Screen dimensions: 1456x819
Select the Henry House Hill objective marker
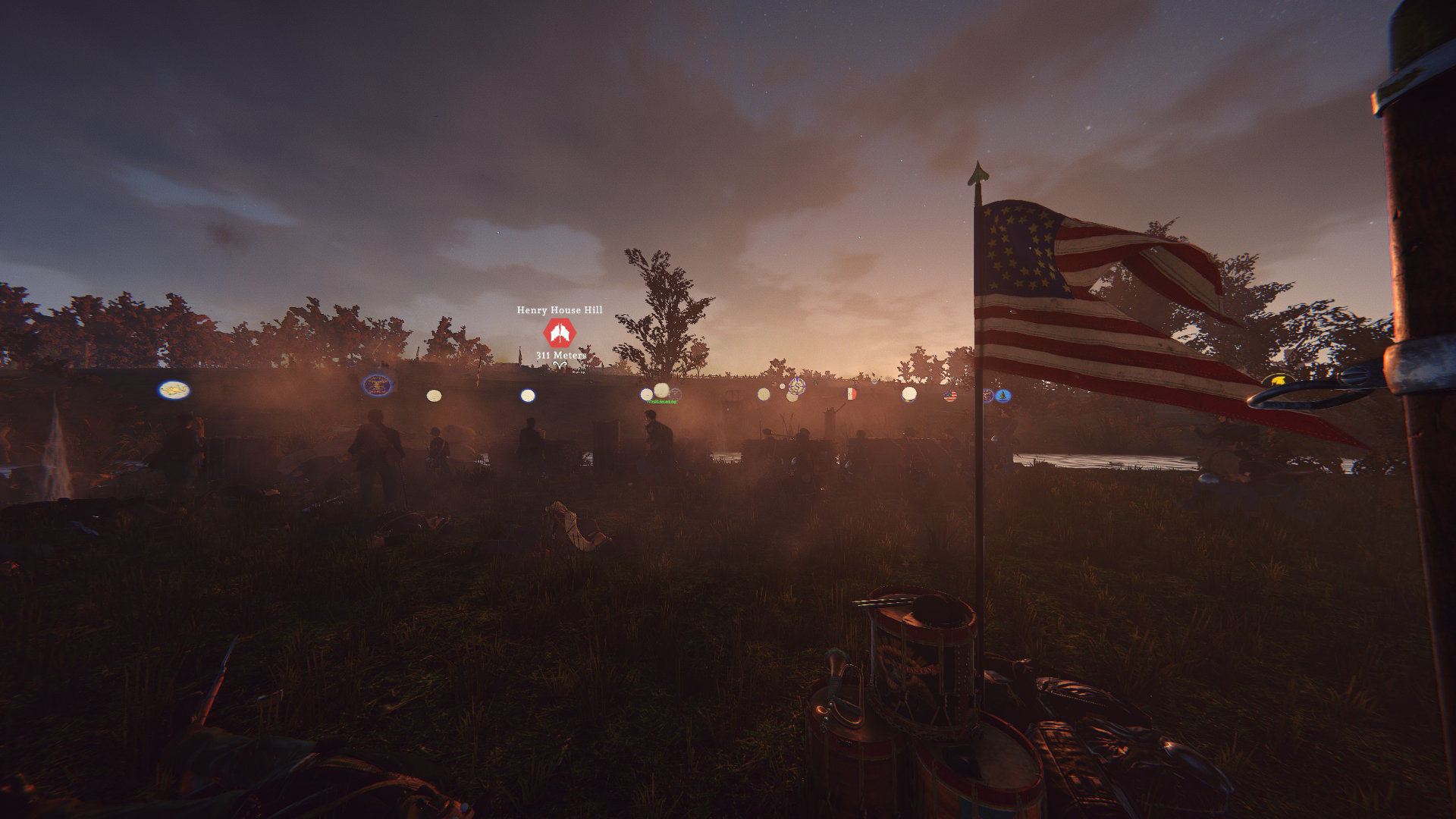click(560, 333)
